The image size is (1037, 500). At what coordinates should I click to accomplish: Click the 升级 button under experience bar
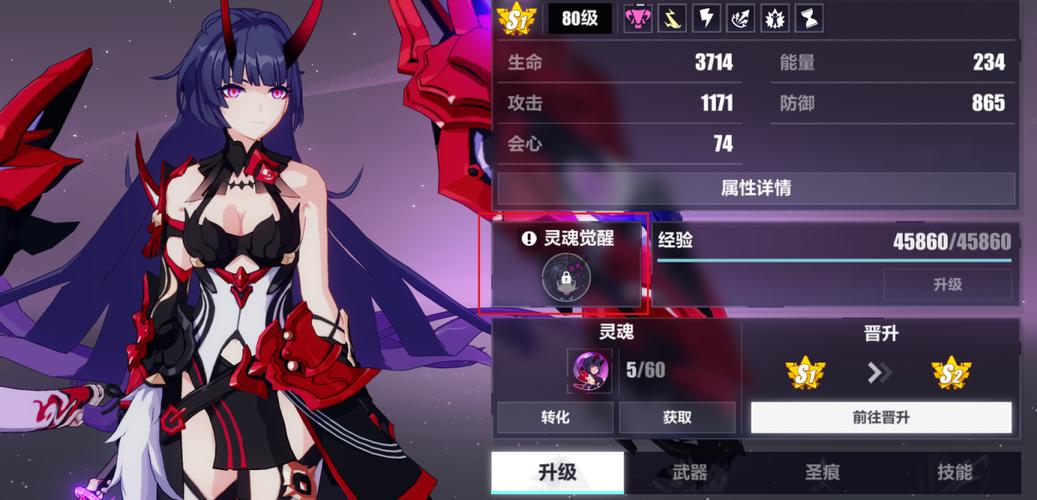click(946, 285)
